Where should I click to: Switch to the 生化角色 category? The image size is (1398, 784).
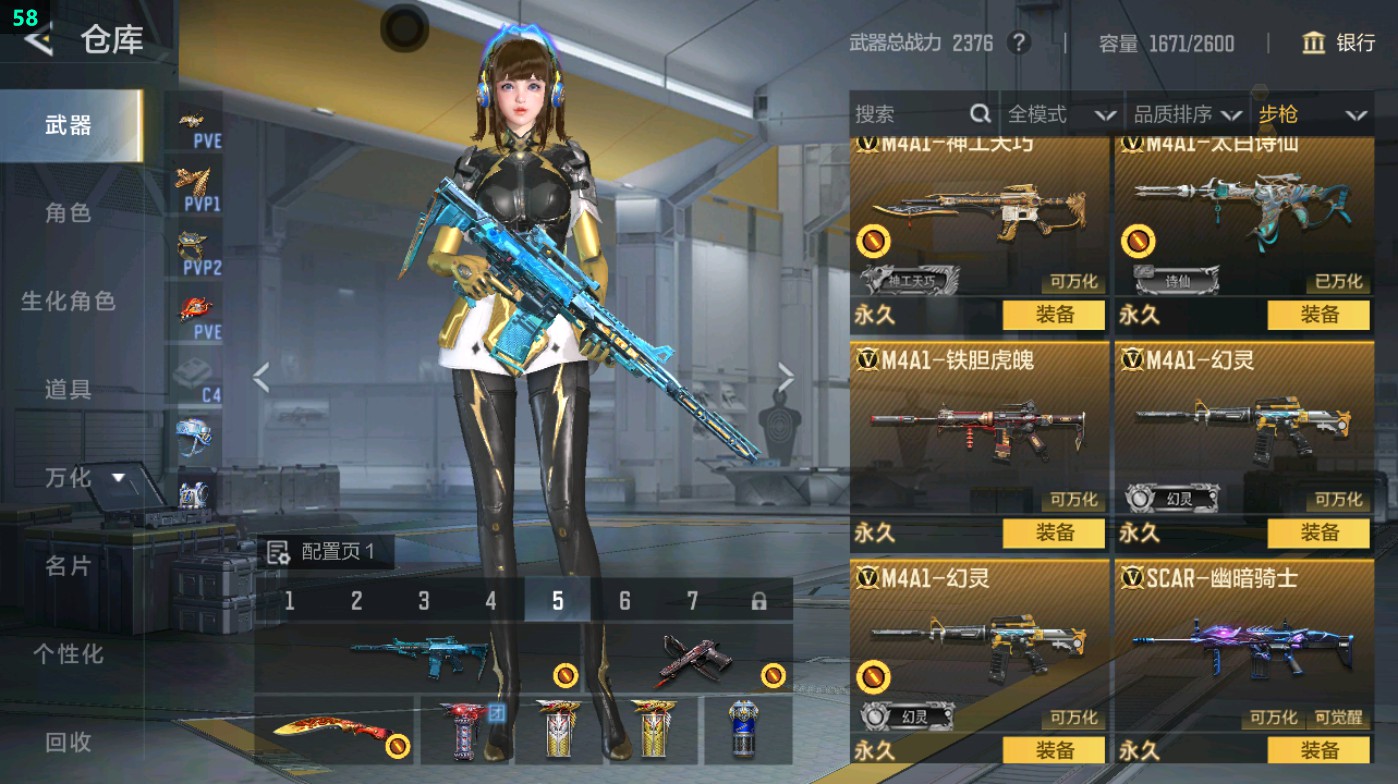[68, 301]
